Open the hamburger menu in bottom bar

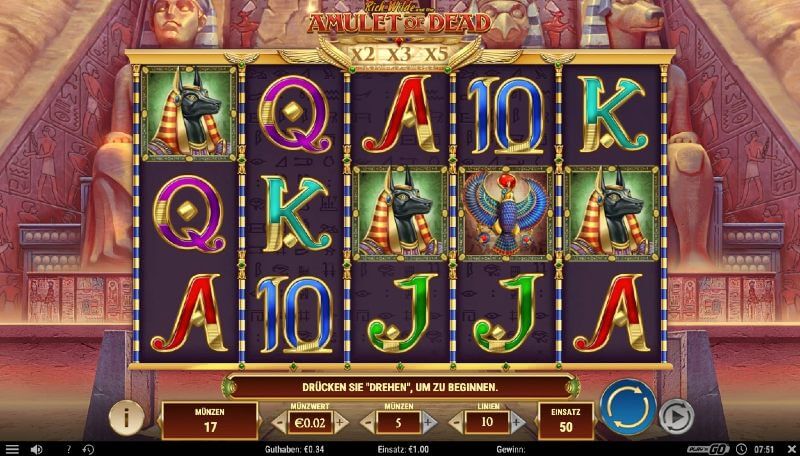(12, 449)
